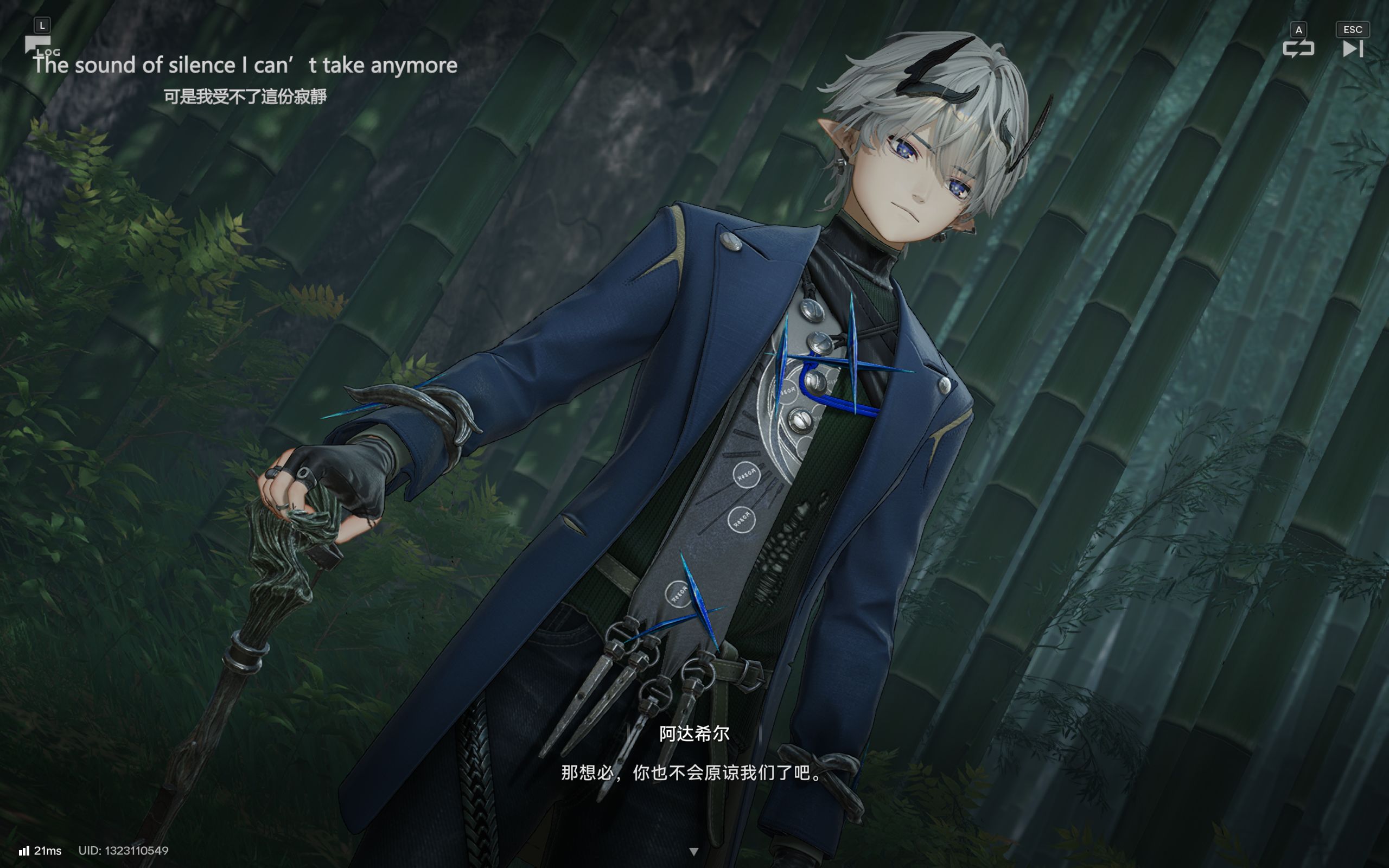Open the dialogue Log

pos(39,45)
